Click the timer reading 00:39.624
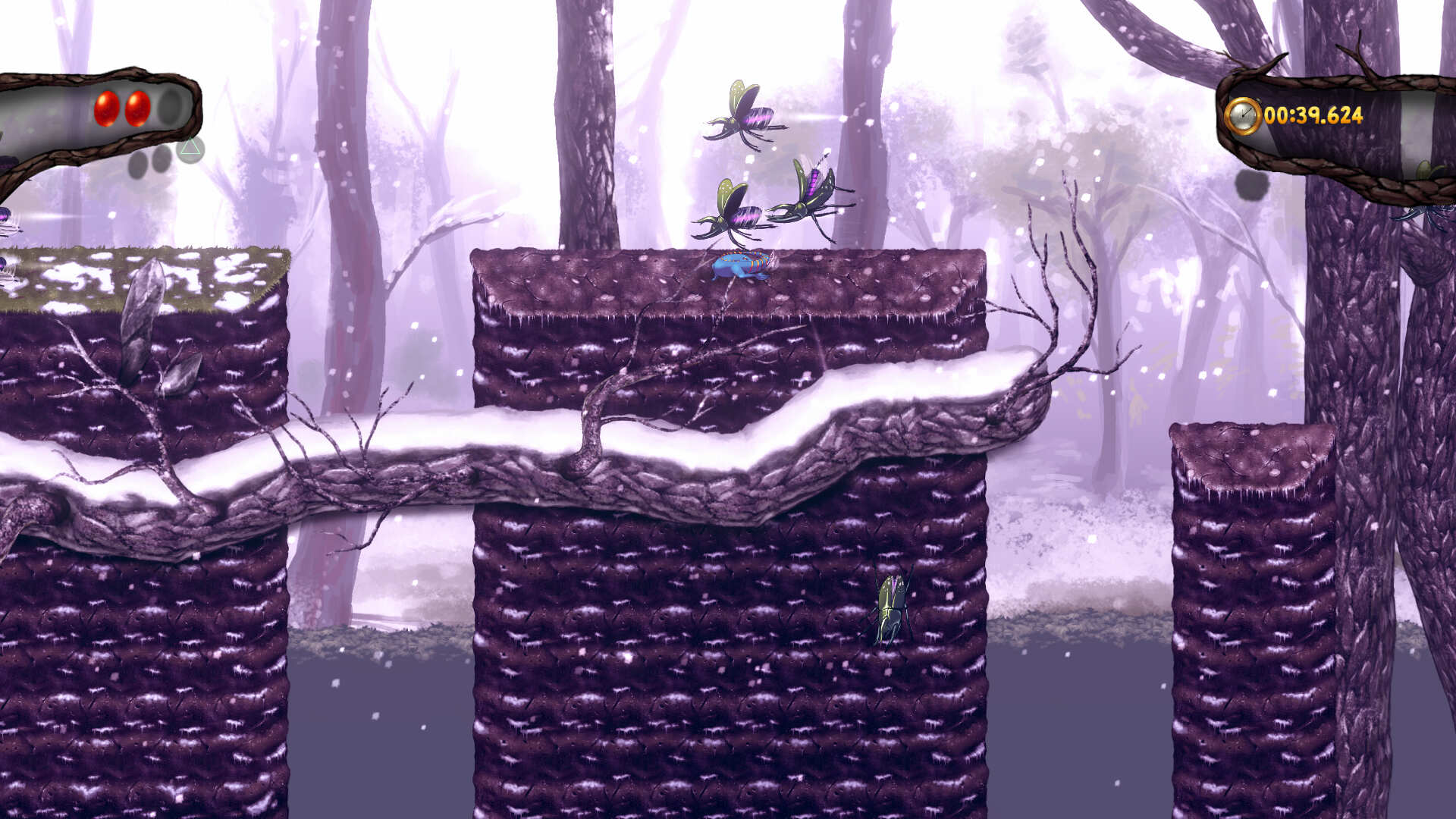 point(1314,115)
